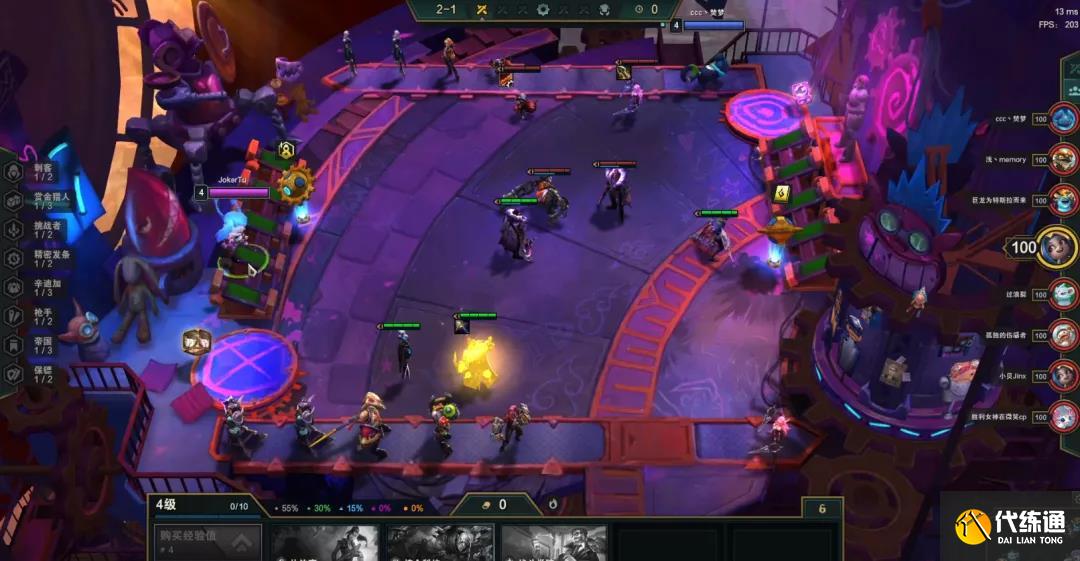The image size is (1080, 561).
Task: Click the gear stage icon in round tracker
Action: click(x=543, y=10)
